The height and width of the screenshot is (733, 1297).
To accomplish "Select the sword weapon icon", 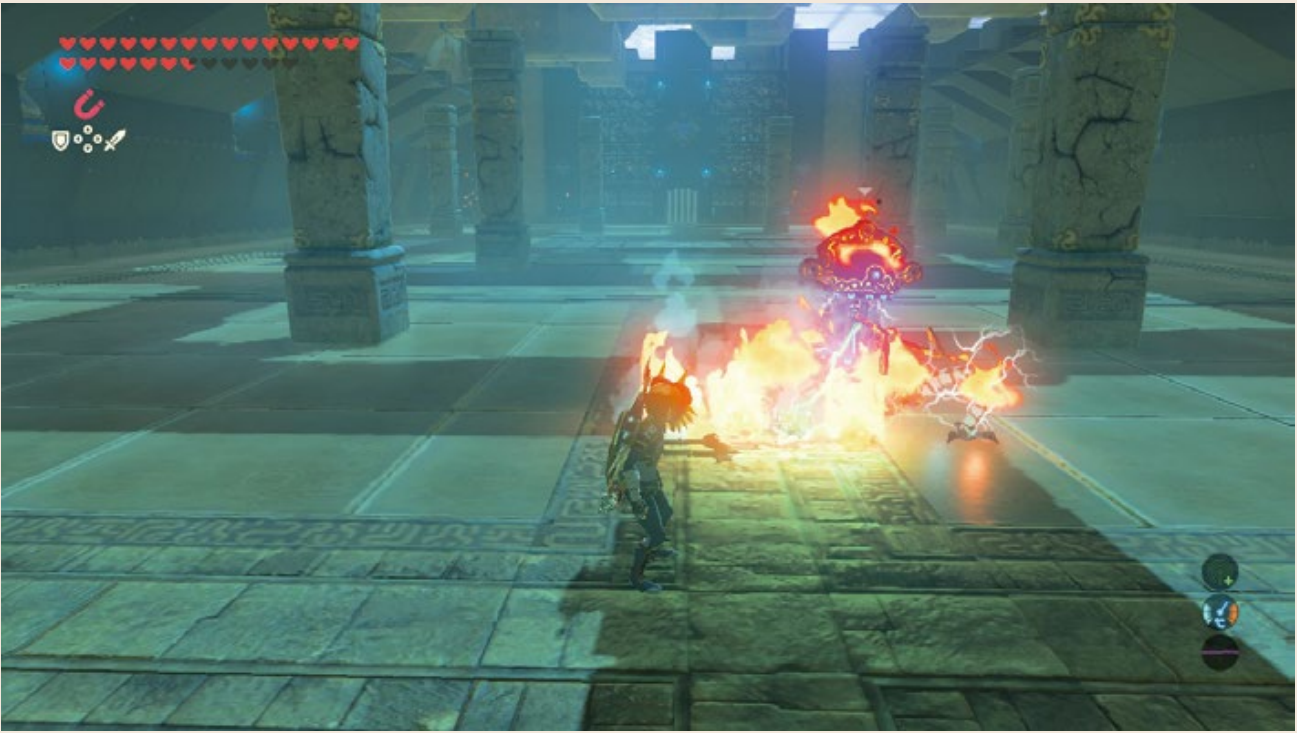I will [x=115, y=140].
